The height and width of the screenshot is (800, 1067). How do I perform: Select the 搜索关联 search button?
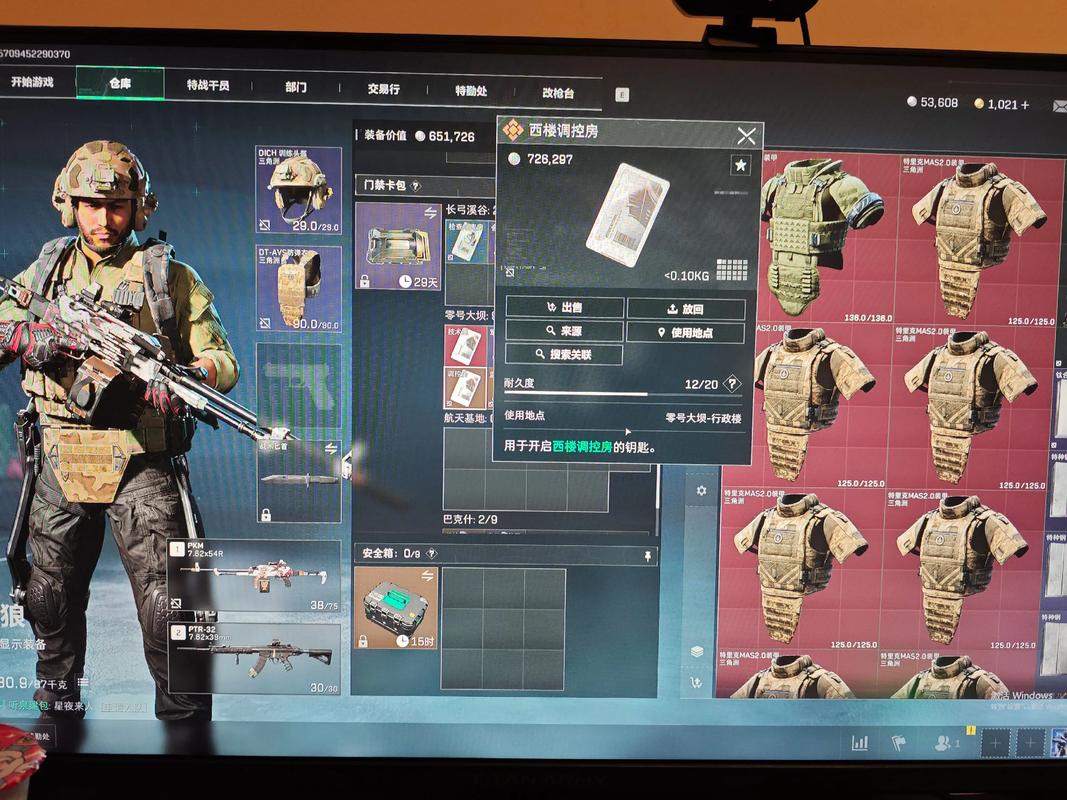565,355
